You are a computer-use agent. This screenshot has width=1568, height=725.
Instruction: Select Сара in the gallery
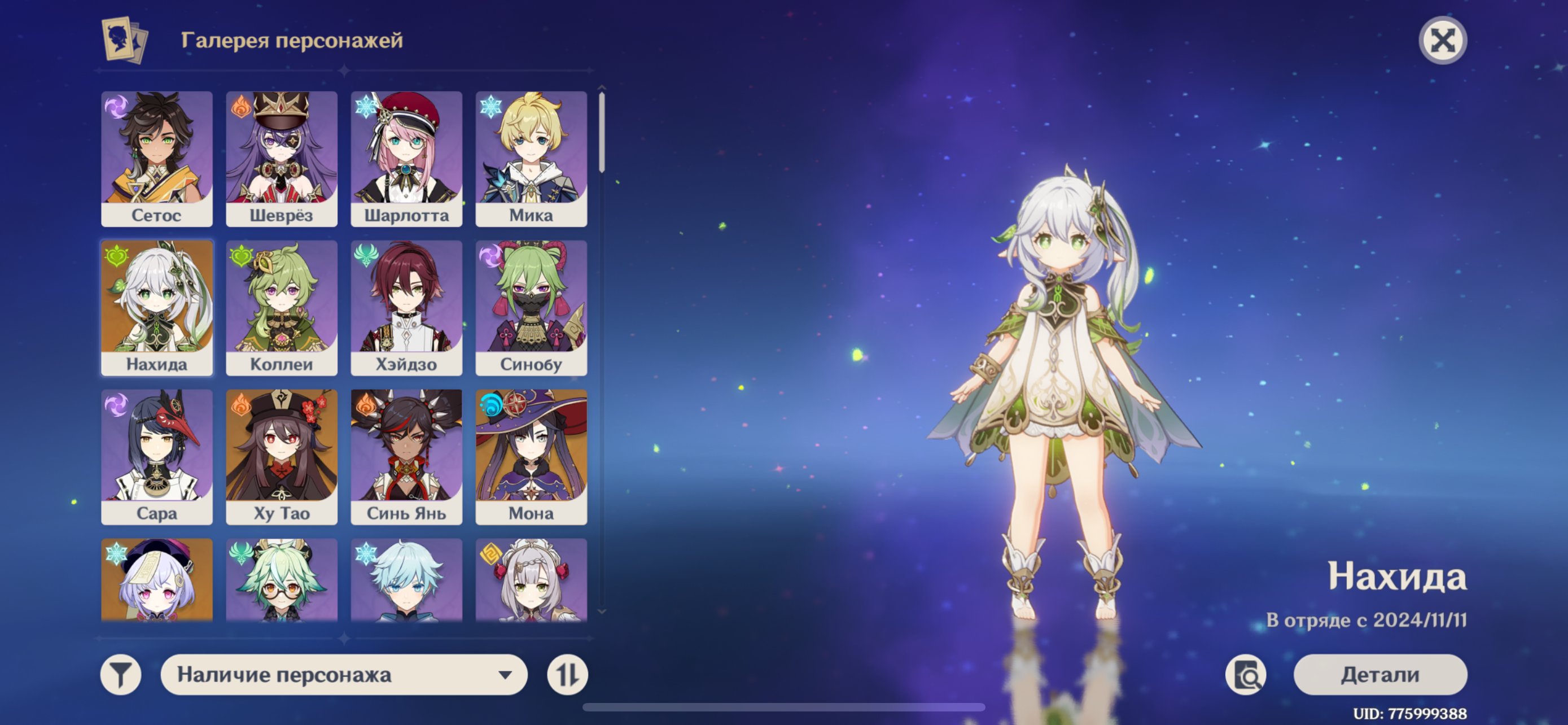coord(156,457)
